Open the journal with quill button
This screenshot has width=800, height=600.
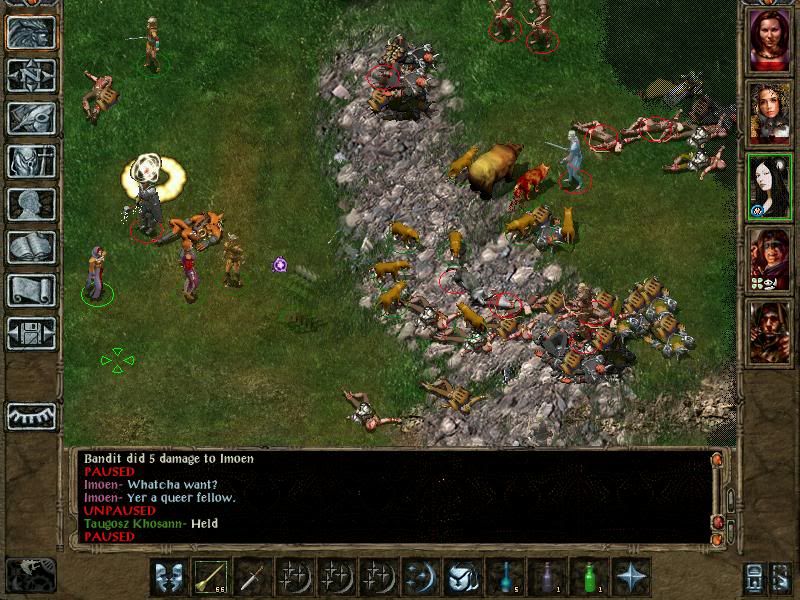tap(31, 118)
